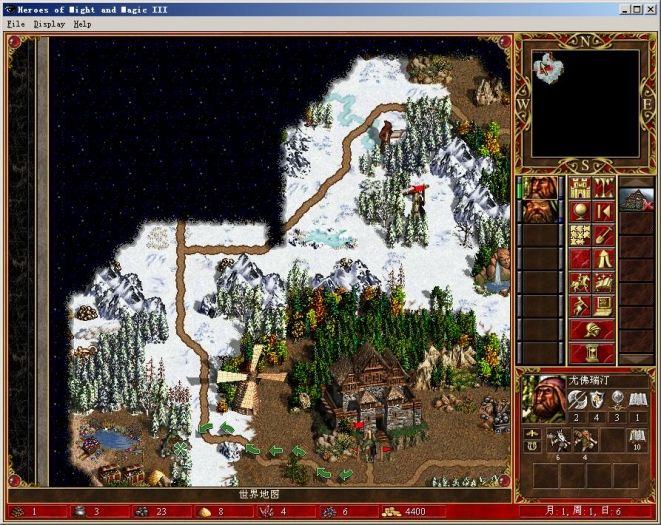
Task: Close the game window
Action: [x=650, y=9]
